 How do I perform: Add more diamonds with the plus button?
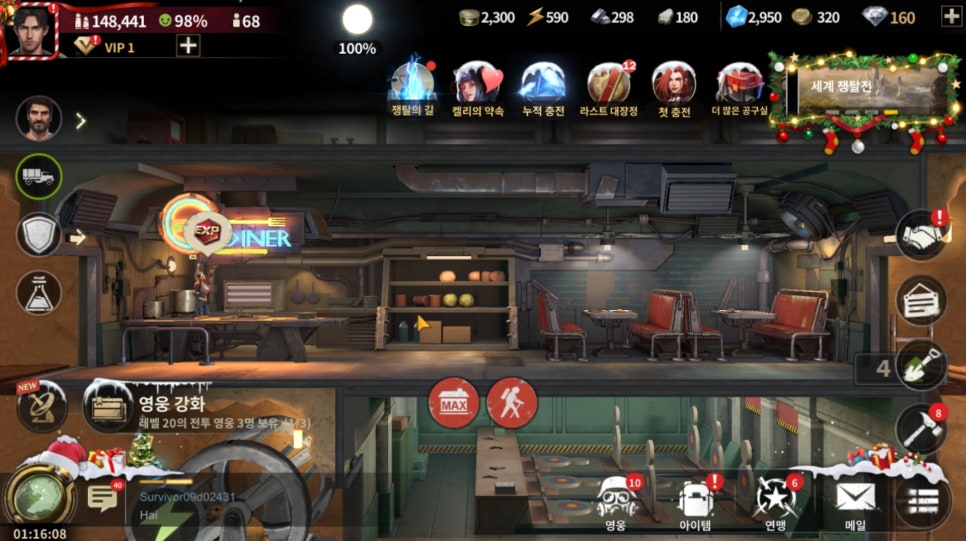pos(949,17)
